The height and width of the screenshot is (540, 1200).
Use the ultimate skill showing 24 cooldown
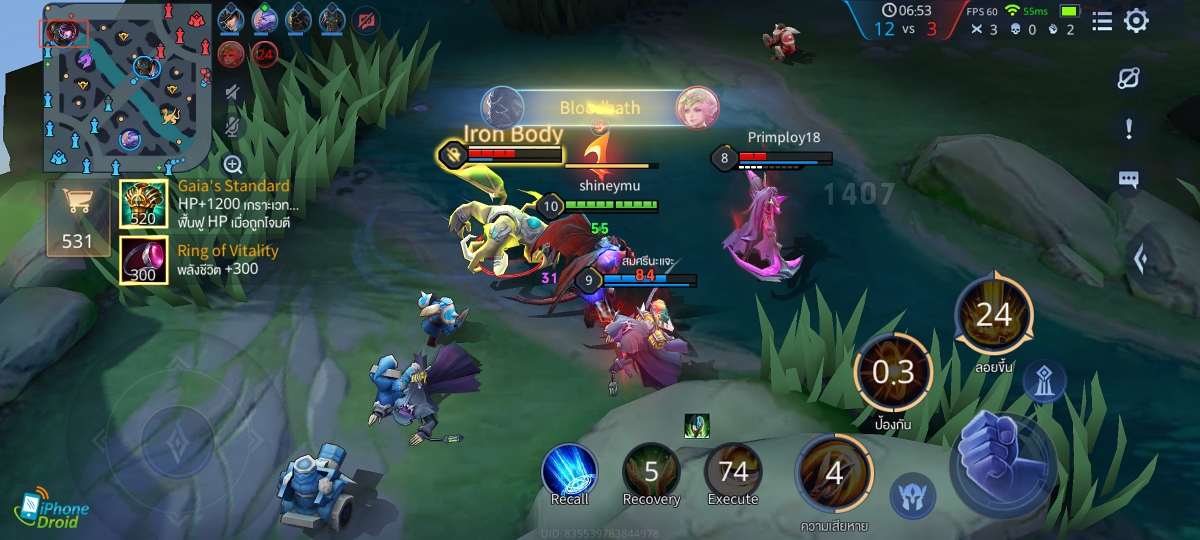993,316
